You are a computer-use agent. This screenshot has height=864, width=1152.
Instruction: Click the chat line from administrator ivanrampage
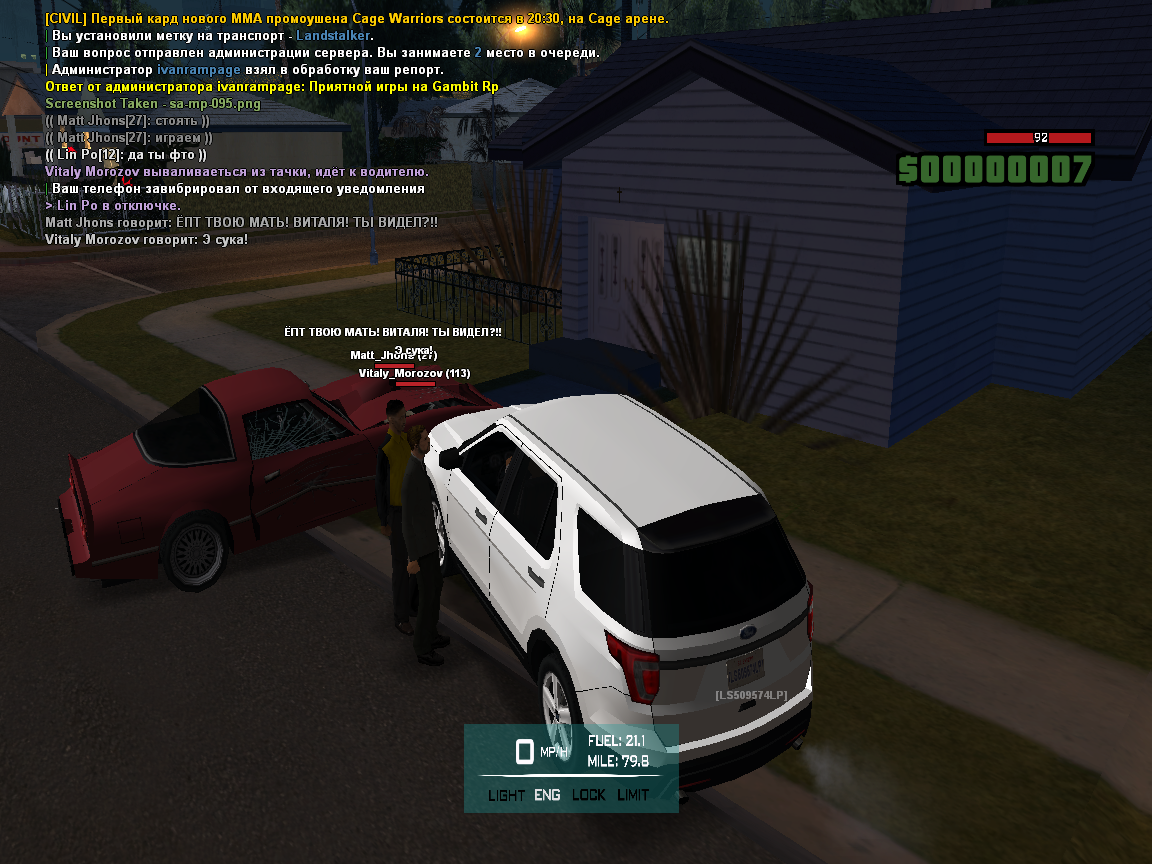(x=272, y=87)
